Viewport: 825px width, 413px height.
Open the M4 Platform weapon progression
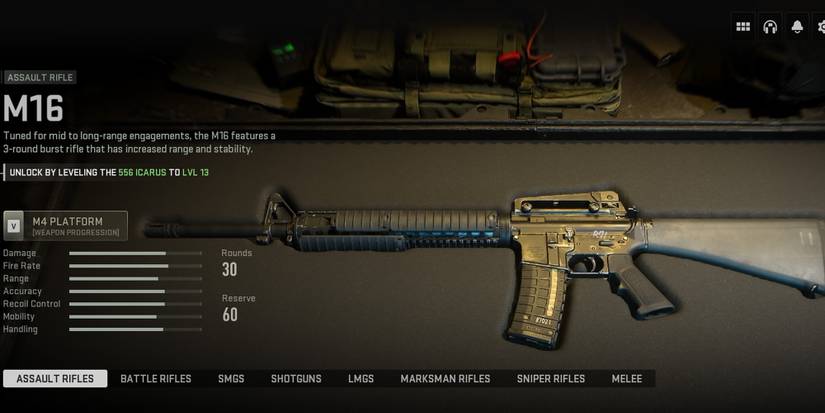(66, 226)
